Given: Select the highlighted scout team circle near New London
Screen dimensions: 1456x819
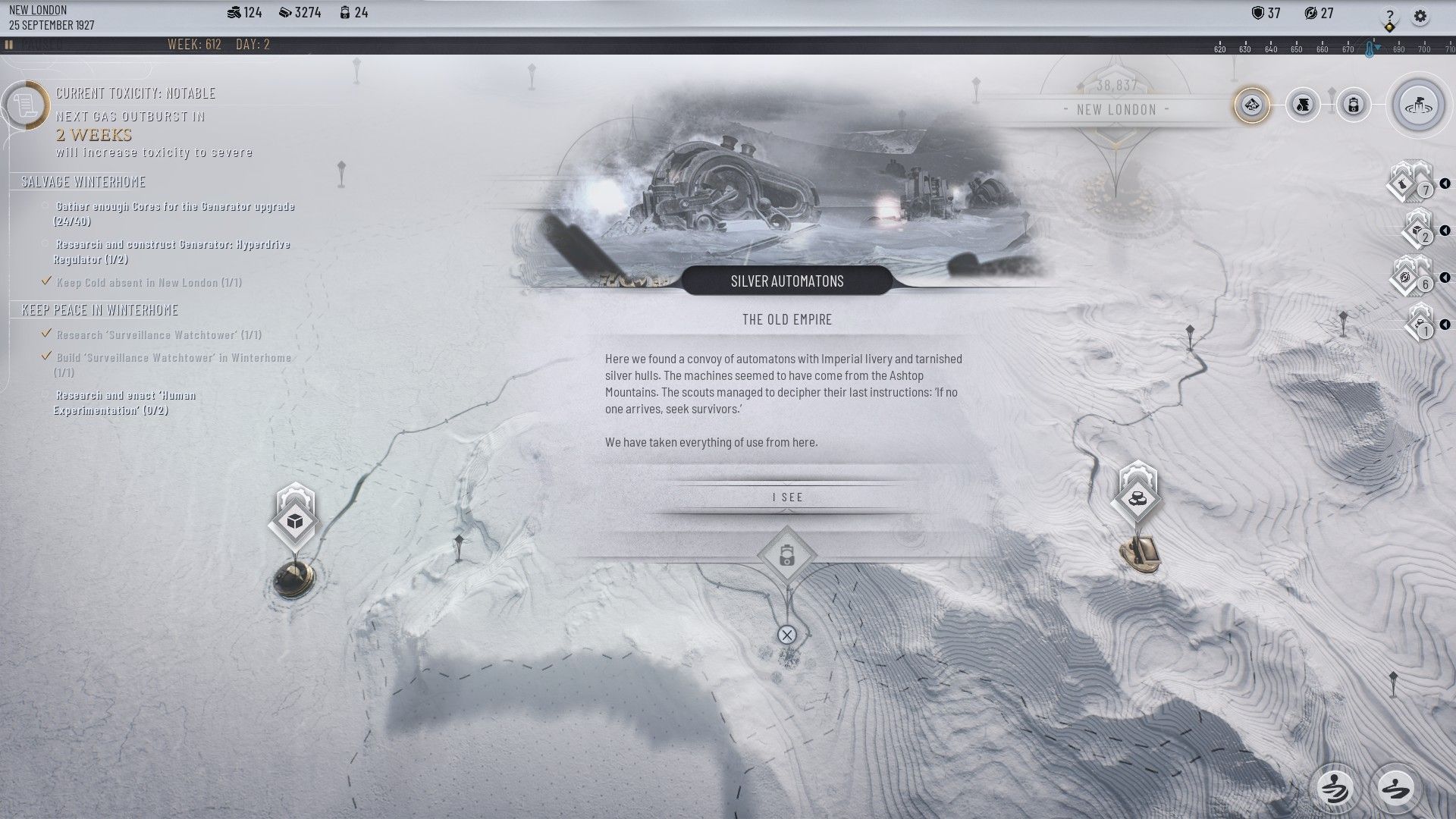Looking at the screenshot, I should 1250,105.
